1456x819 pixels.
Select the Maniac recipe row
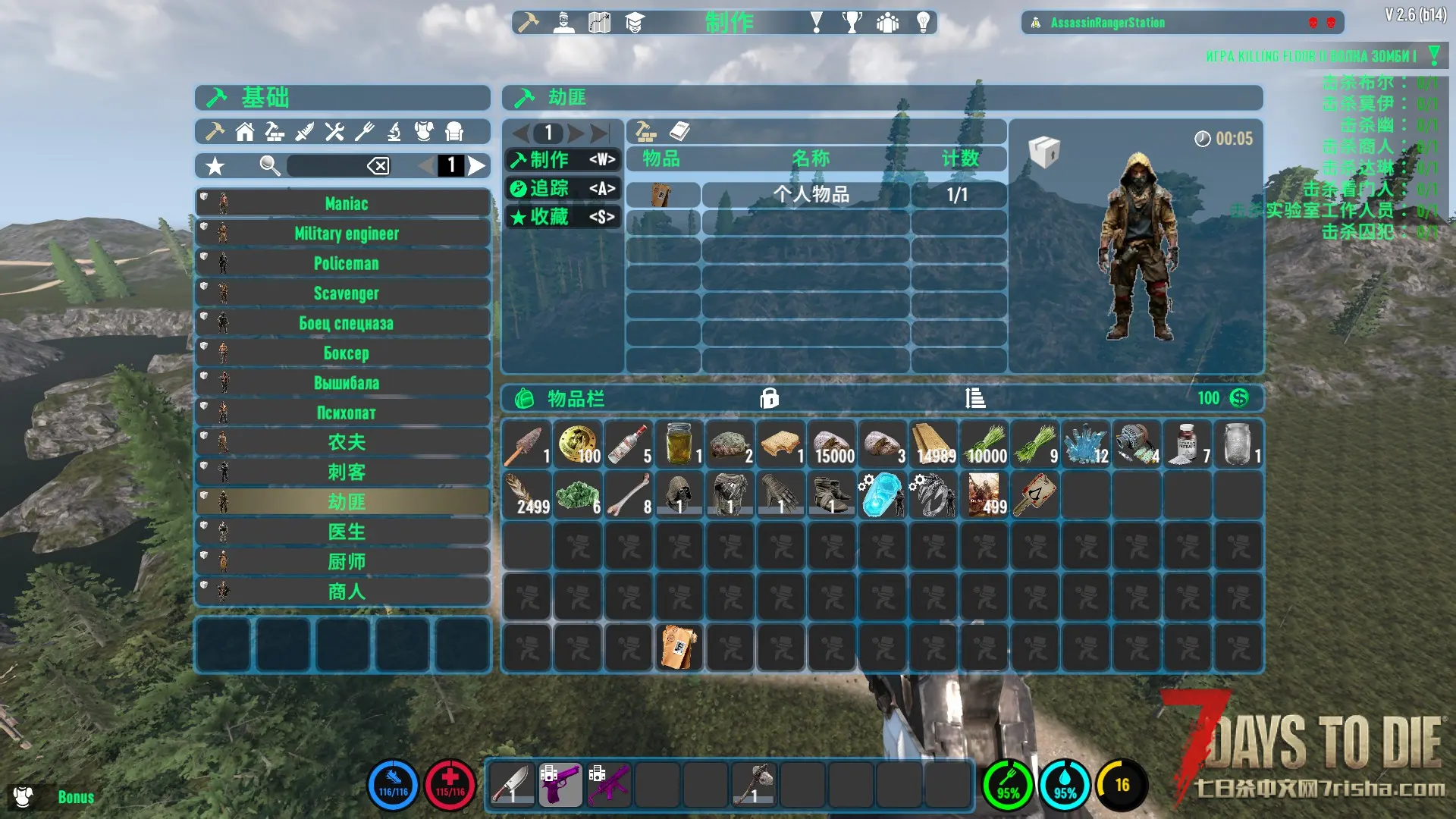click(346, 203)
